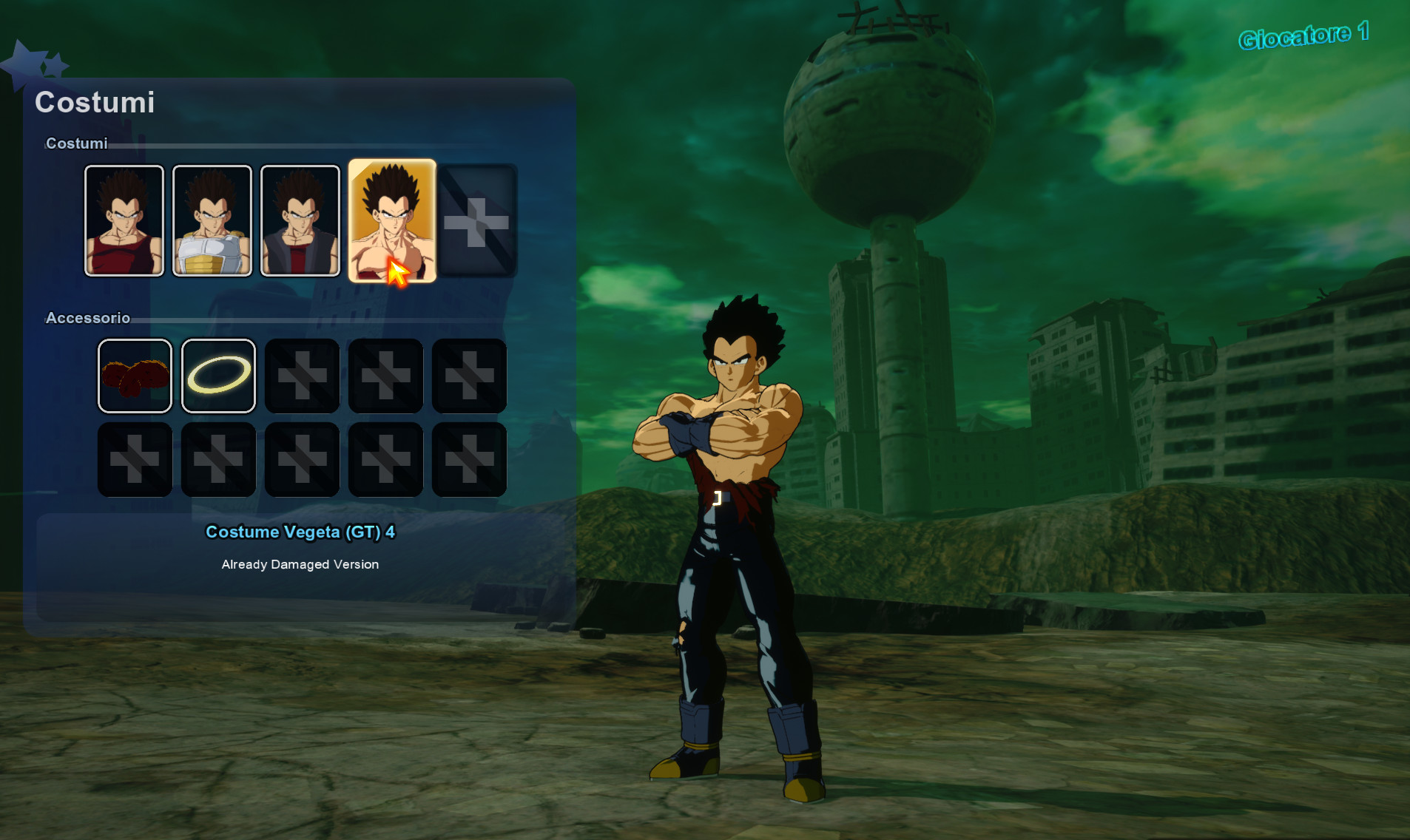Expand the last accessory slot in top row
Viewport: 1410px width, 840px height.
pyautogui.click(x=469, y=376)
